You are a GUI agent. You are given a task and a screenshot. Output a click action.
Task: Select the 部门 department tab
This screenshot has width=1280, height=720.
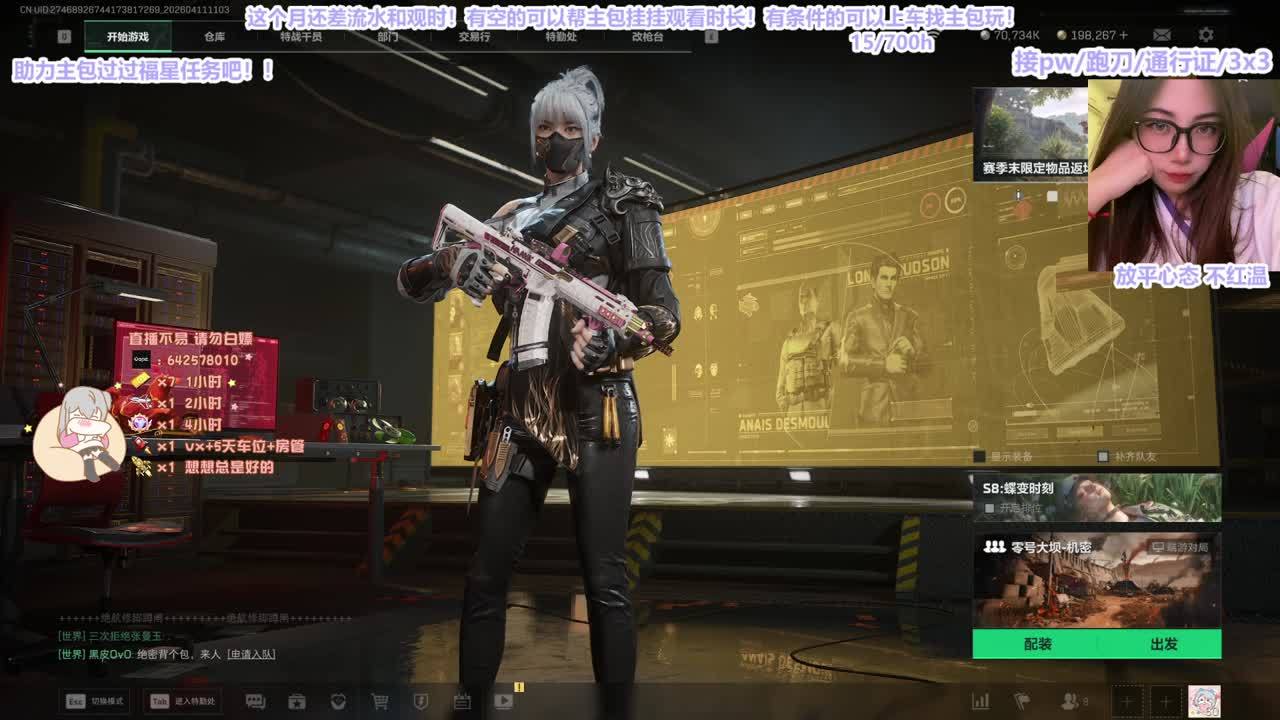point(388,37)
